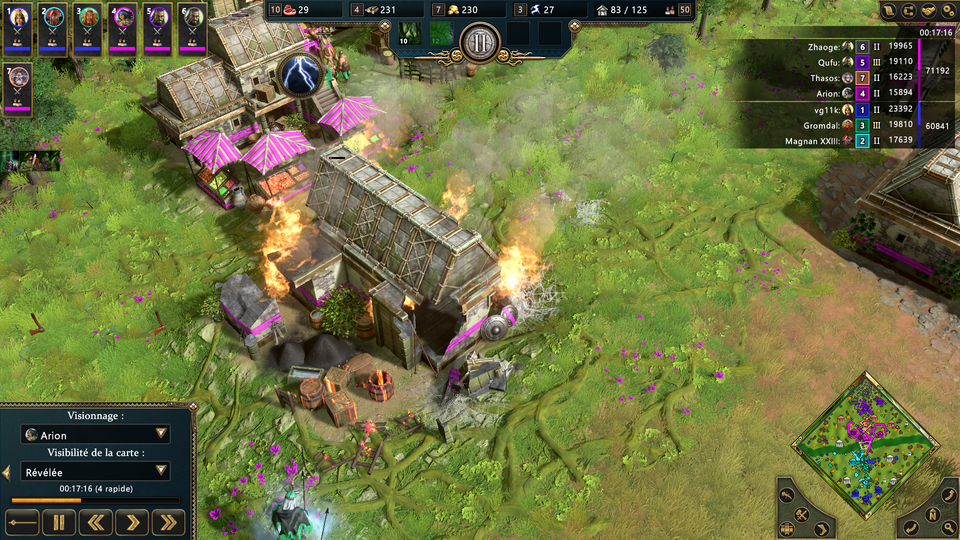
Task: Click the crossed hammers minimap filter button
Action: tap(803, 516)
